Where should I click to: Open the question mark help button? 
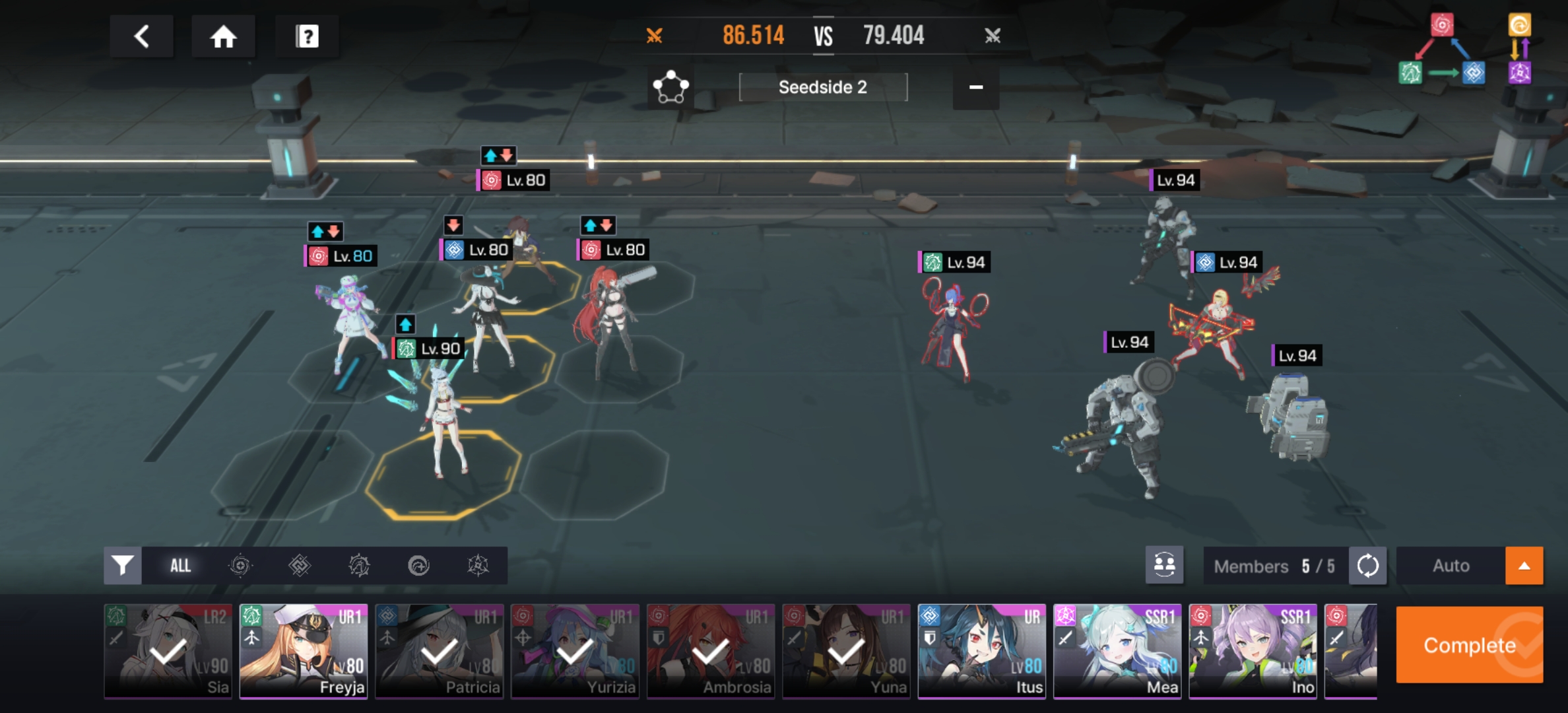307,36
